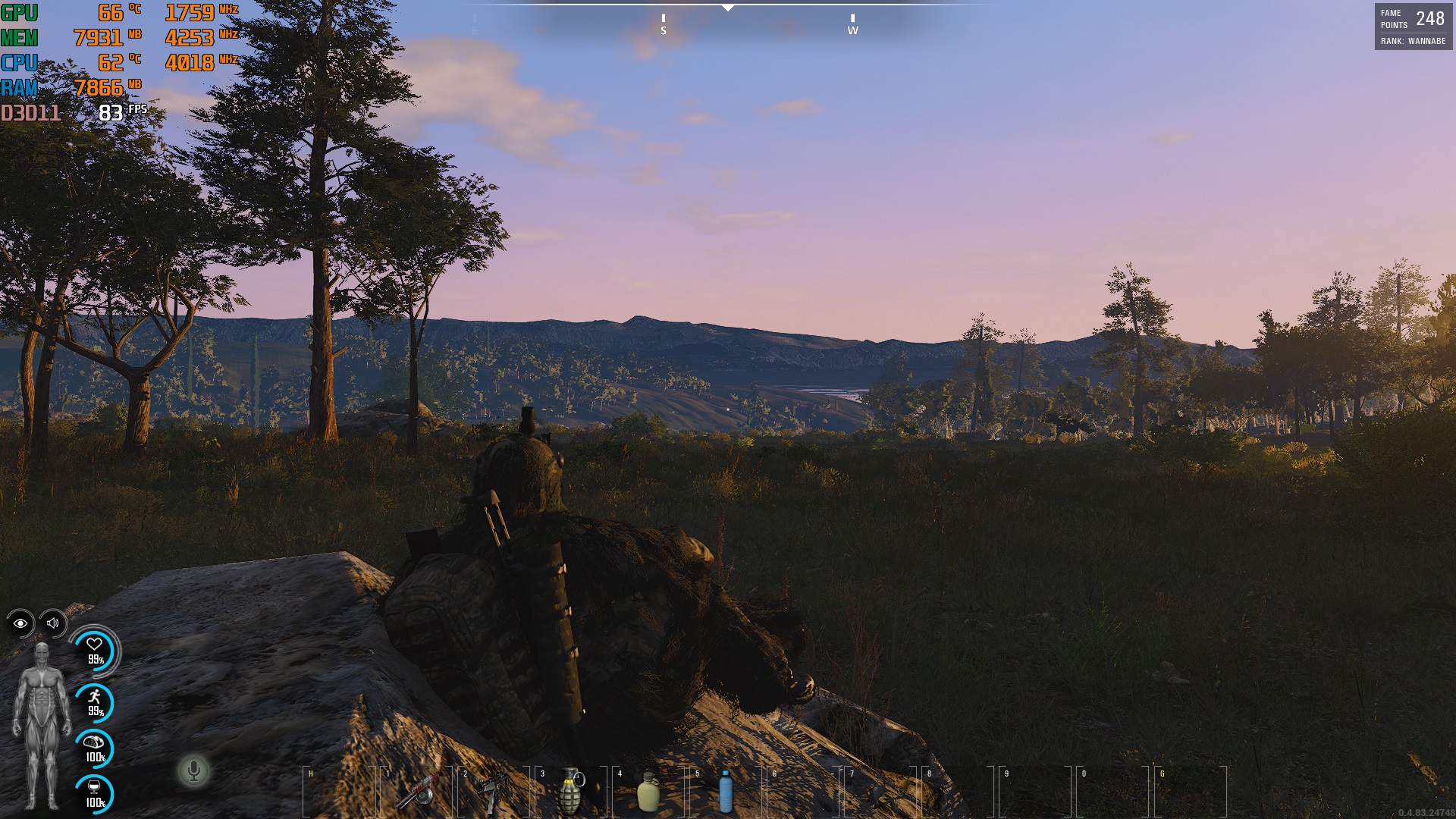
Task: Select the frag grenade hotbar slot
Action: click(571, 791)
